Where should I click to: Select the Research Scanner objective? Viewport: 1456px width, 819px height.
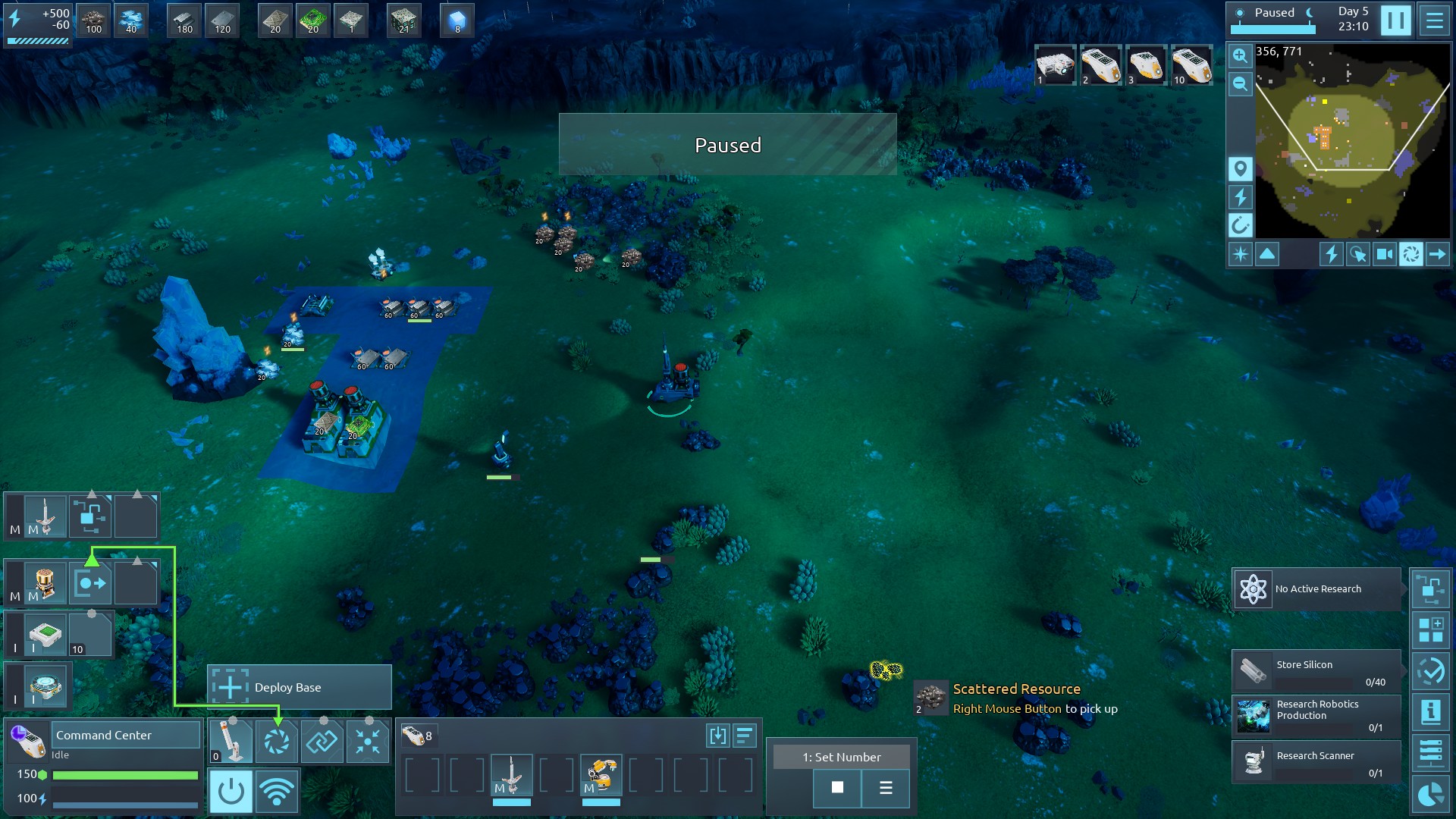coord(1316,761)
